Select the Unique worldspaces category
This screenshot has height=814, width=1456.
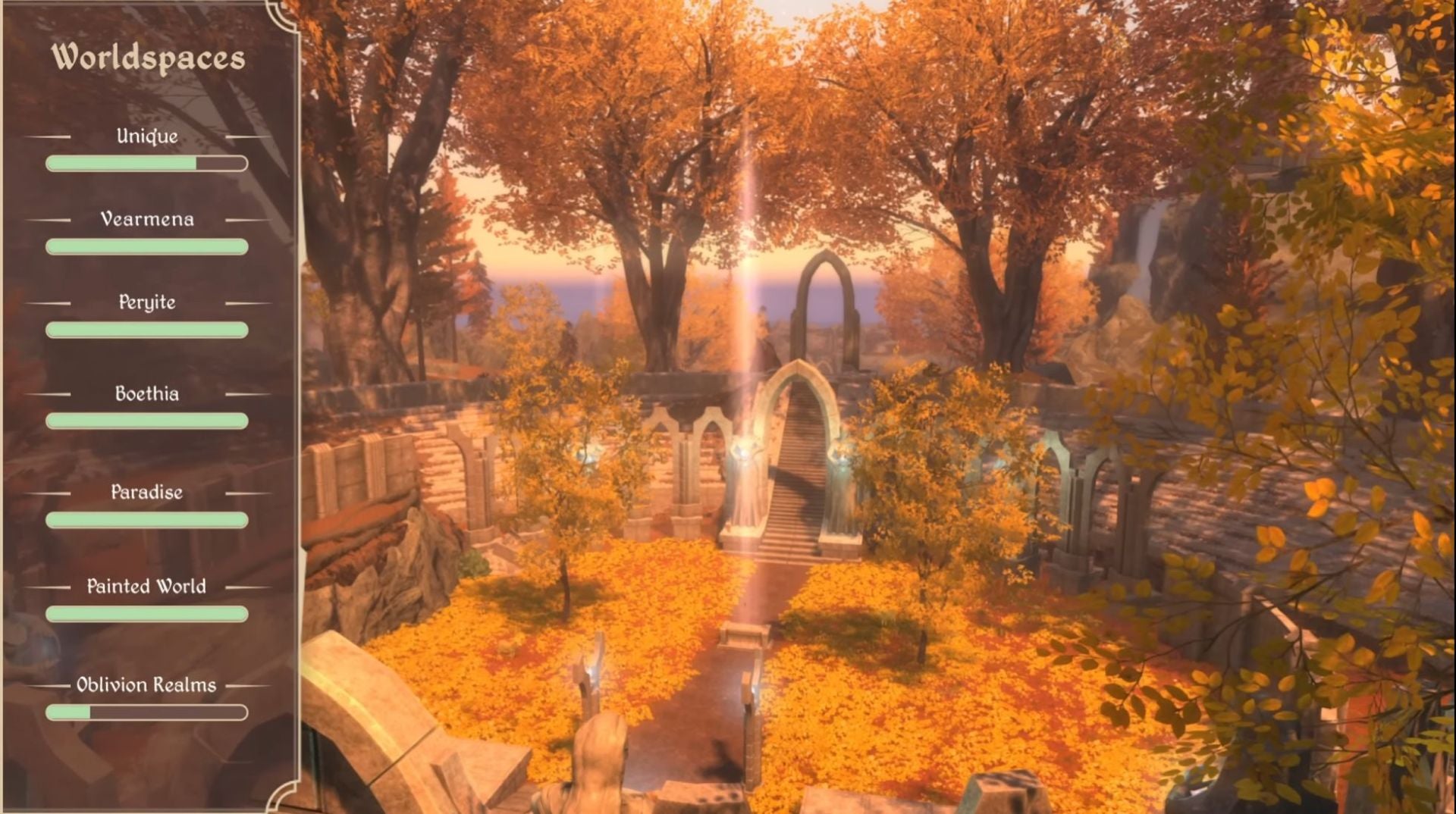146,136
